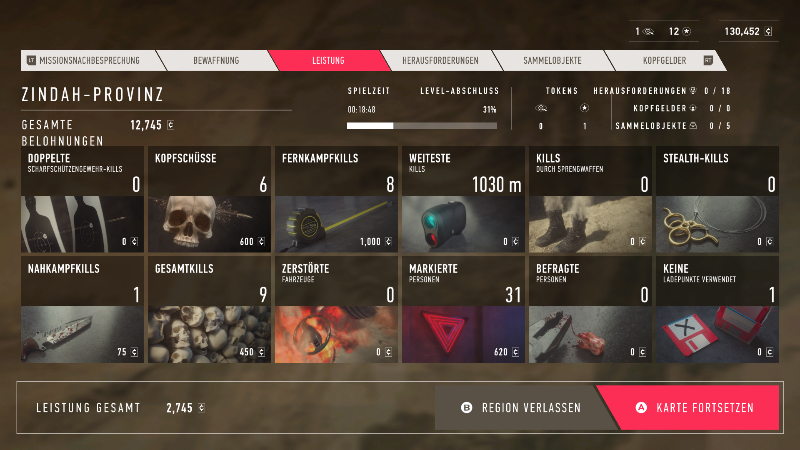This screenshot has height=450, width=800.
Task: Open the Kopfschüsse stat tile
Action: [209, 199]
